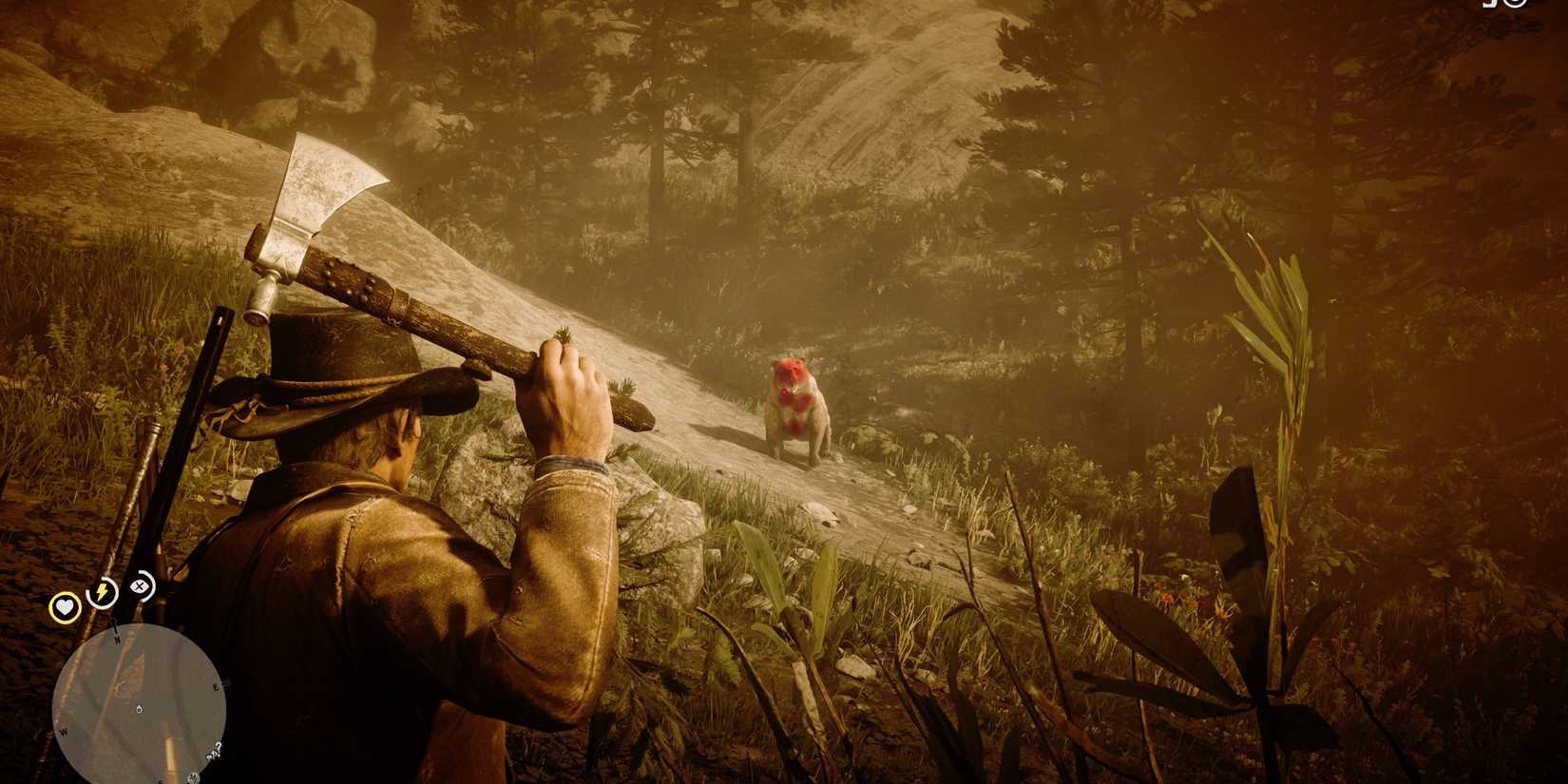The image size is (1568, 784).
Task: Click the white glyph beside the top-right indicator
Action: coord(1489,6)
